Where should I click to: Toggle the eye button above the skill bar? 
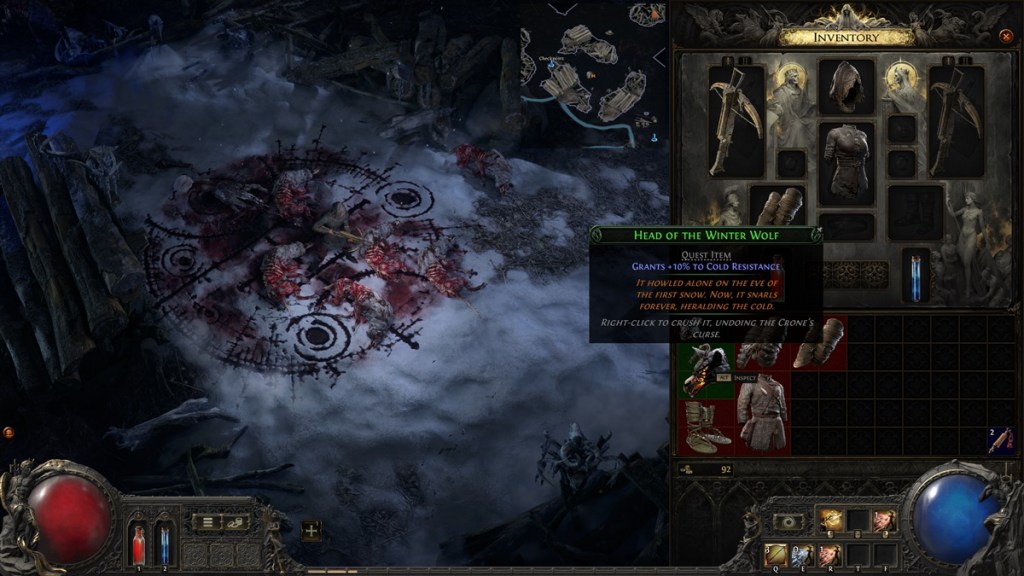(x=788, y=521)
